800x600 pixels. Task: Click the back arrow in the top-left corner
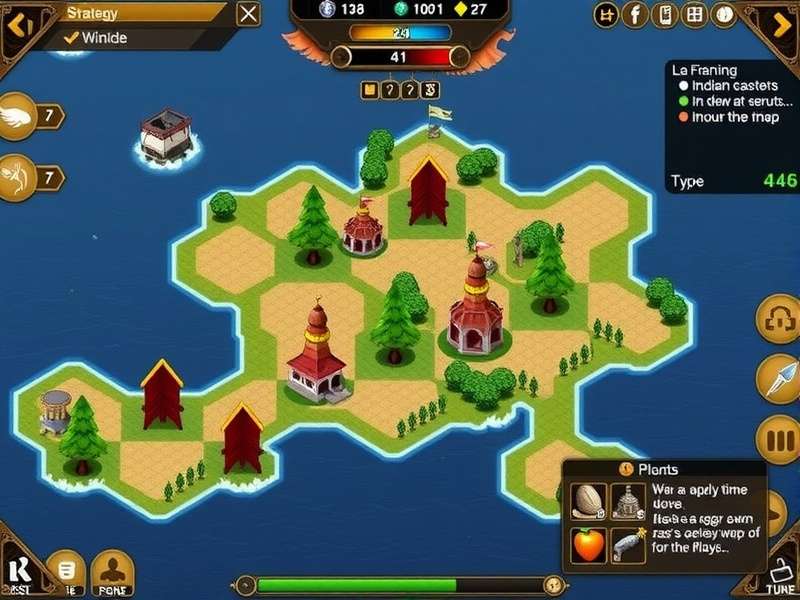click(x=18, y=20)
